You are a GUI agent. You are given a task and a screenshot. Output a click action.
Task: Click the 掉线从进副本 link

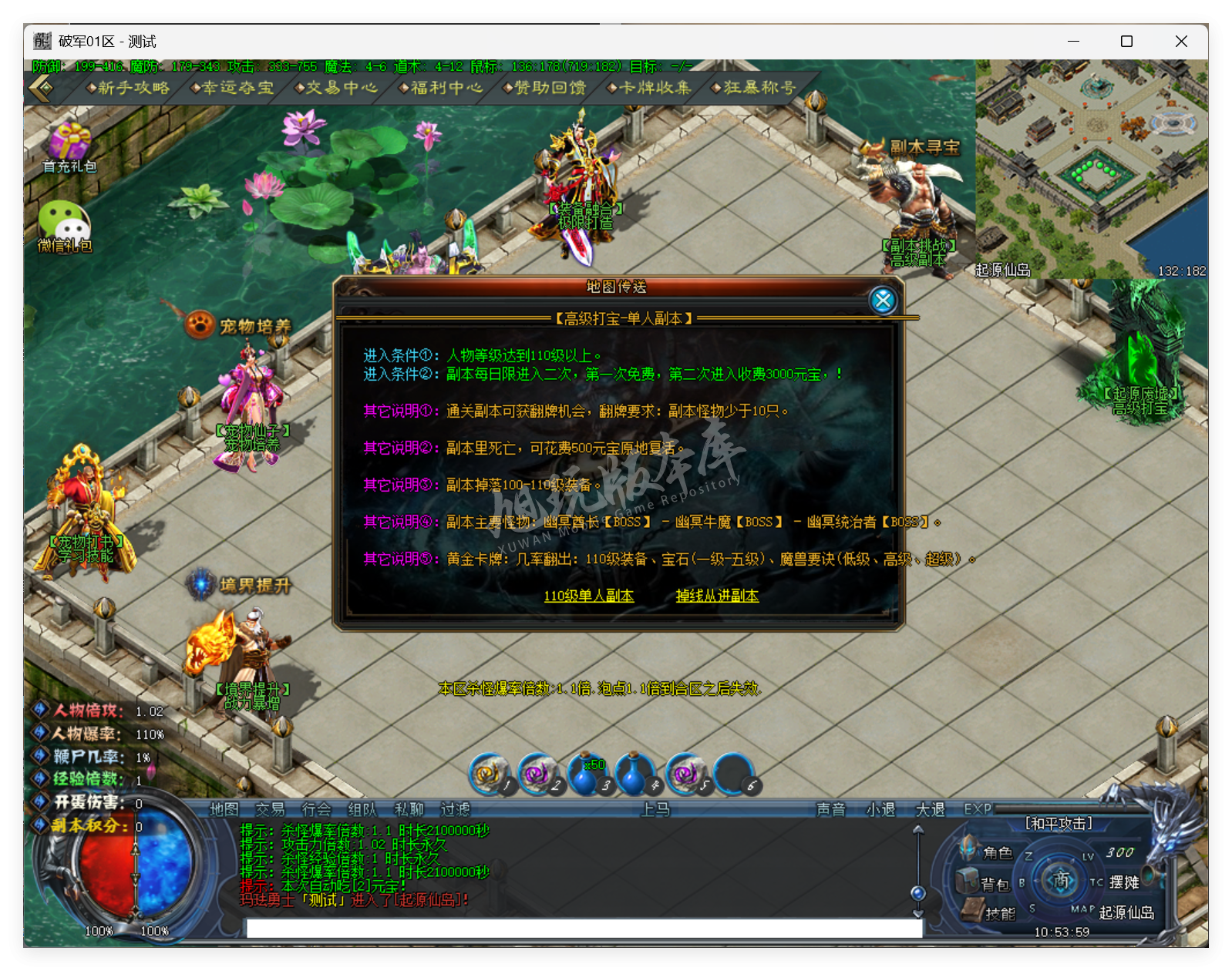717,595
